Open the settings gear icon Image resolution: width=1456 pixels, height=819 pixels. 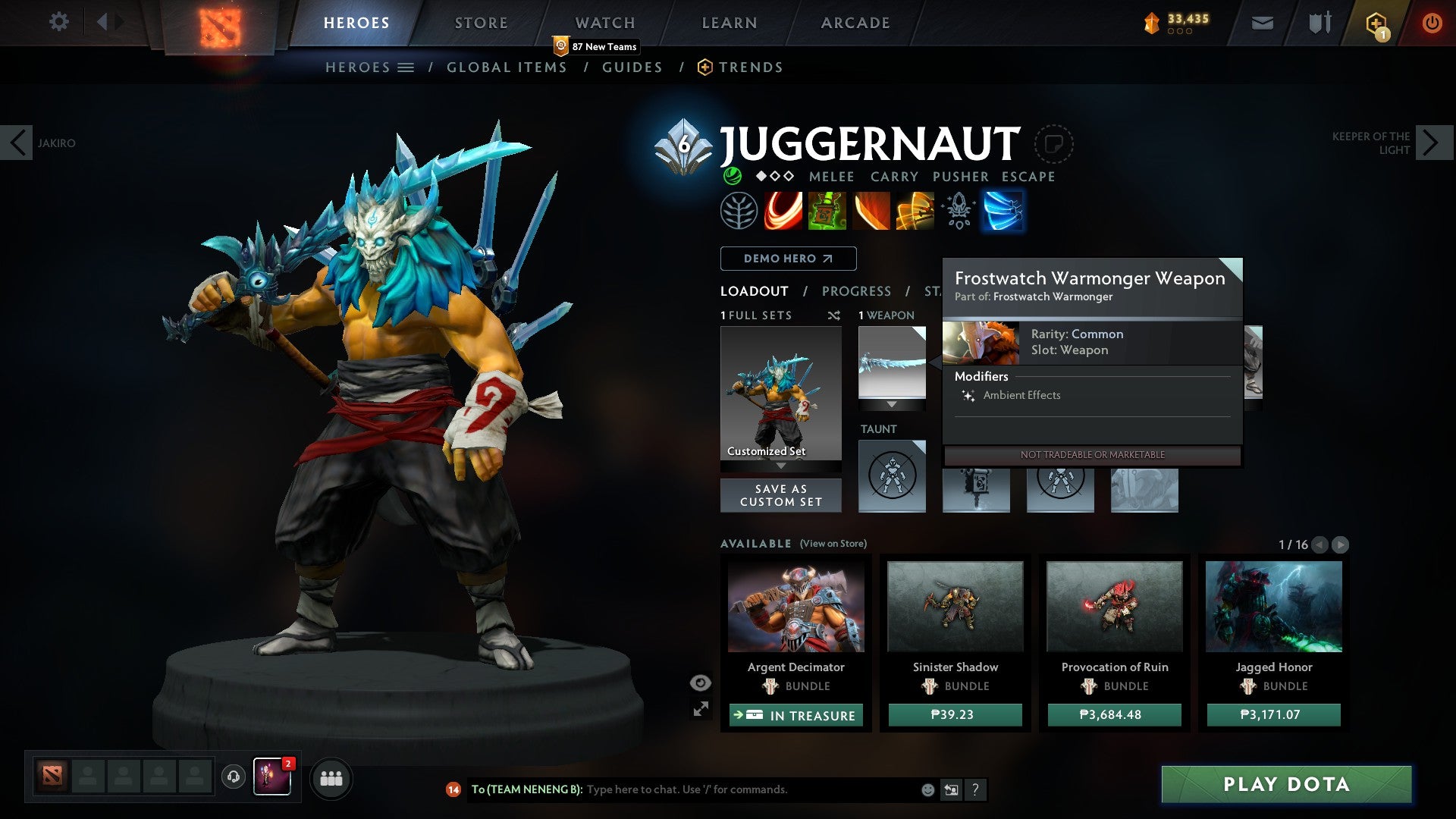click(x=58, y=22)
